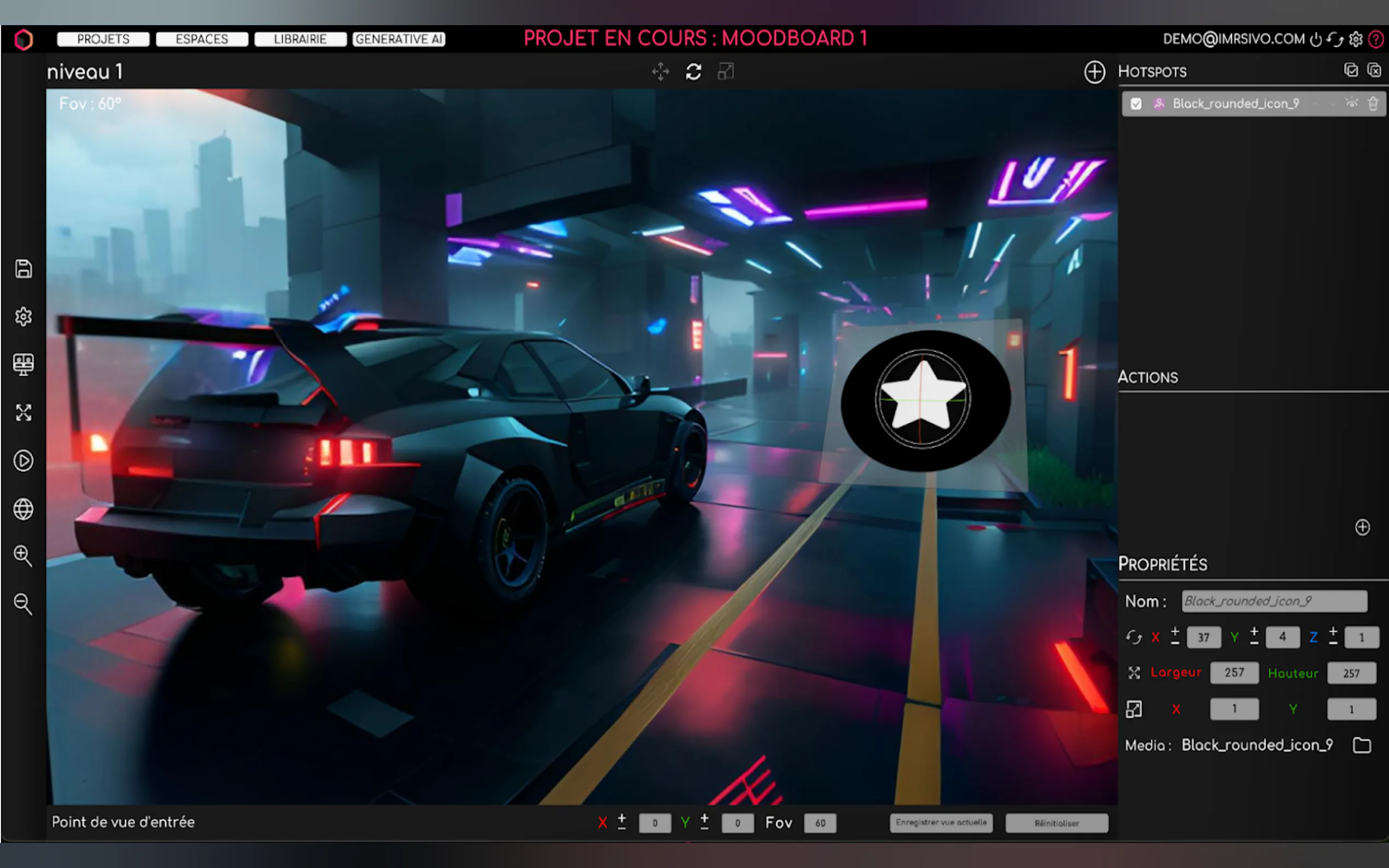This screenshot has height=868, width=1389.
Task: Add a new hotspot with plus button
Action: click(x=1094, y=72)
